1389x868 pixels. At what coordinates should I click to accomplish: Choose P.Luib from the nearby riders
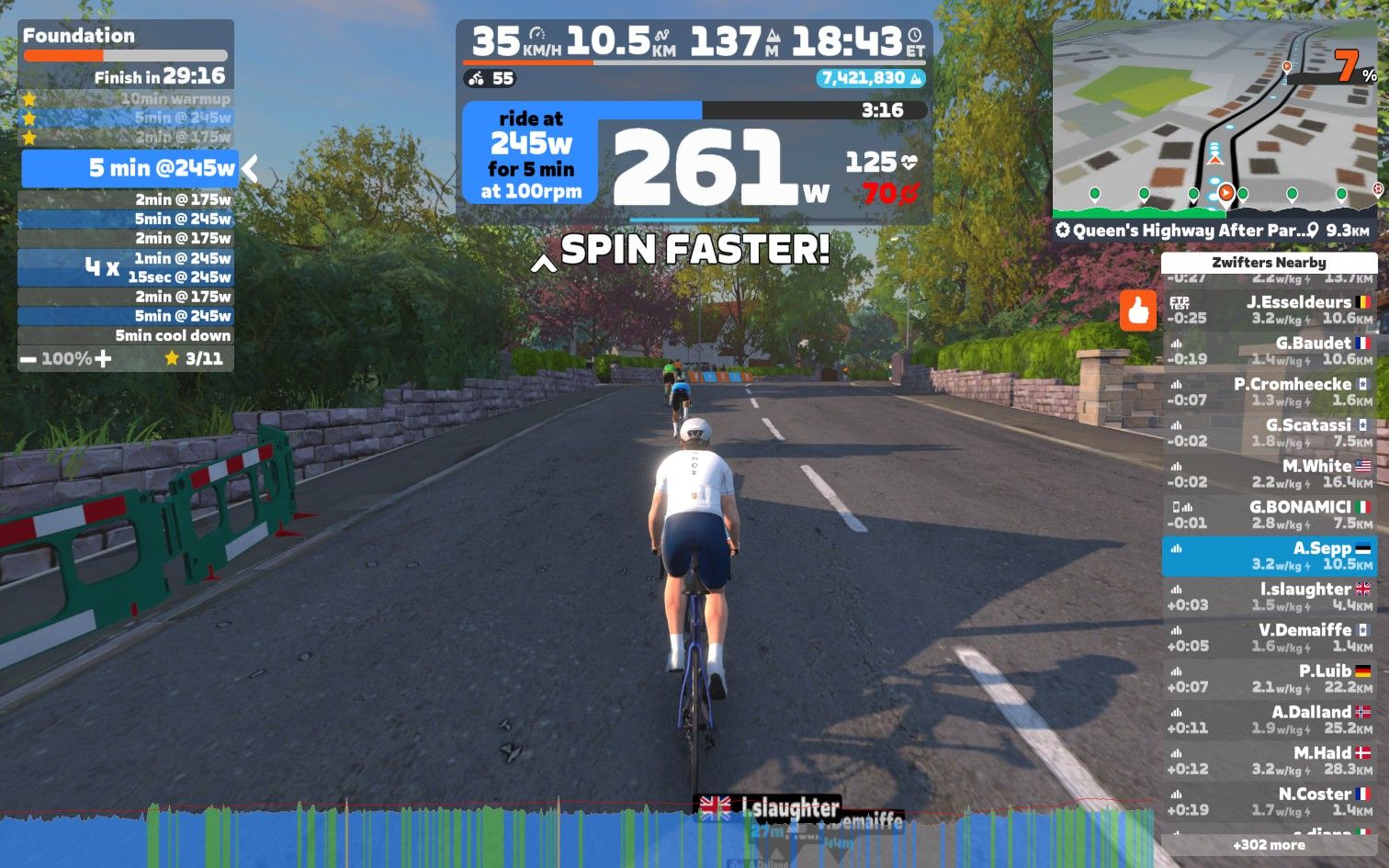tap(1270, 679)
